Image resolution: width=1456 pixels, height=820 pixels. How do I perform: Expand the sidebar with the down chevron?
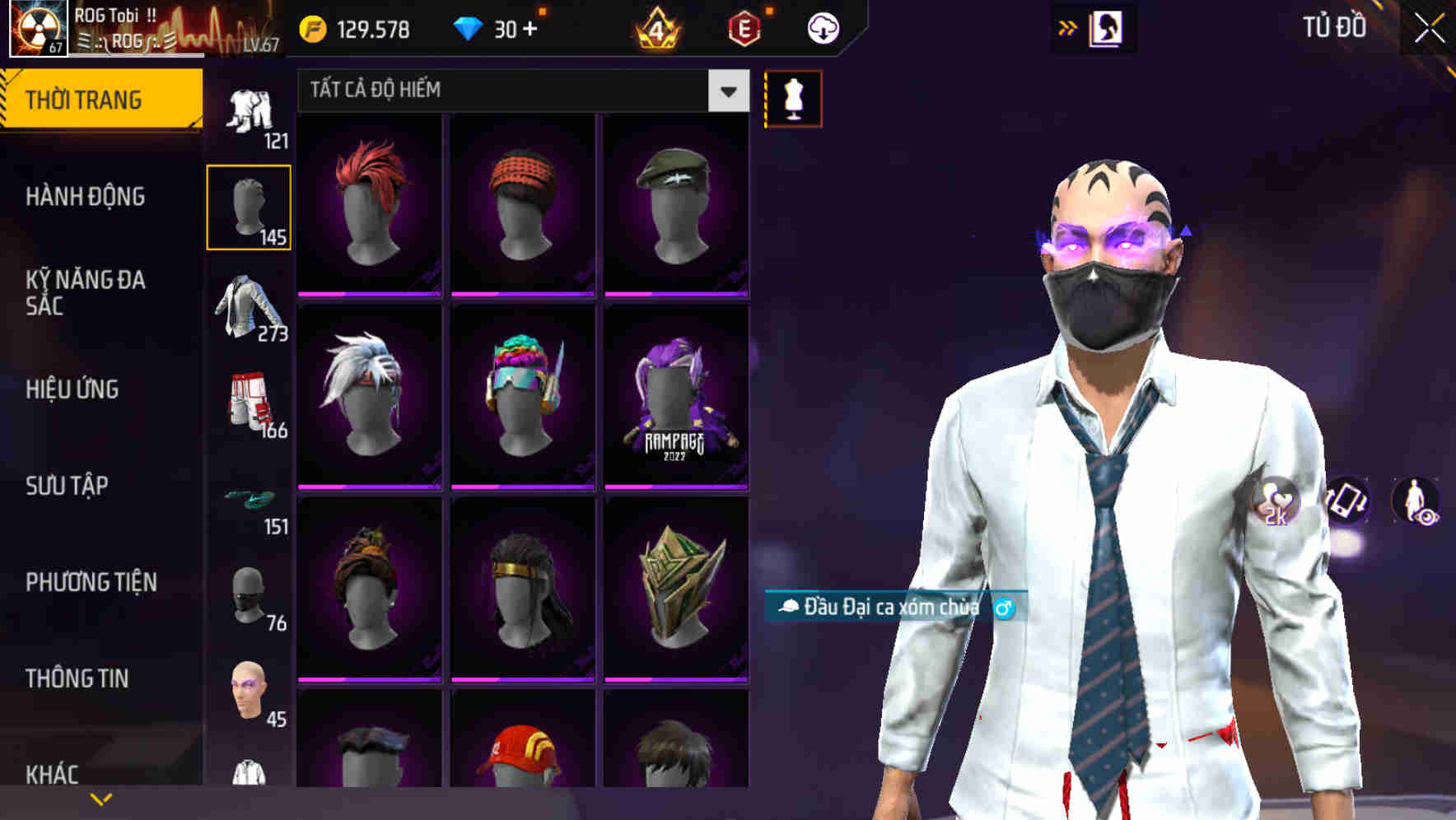(x=99, y=799)
